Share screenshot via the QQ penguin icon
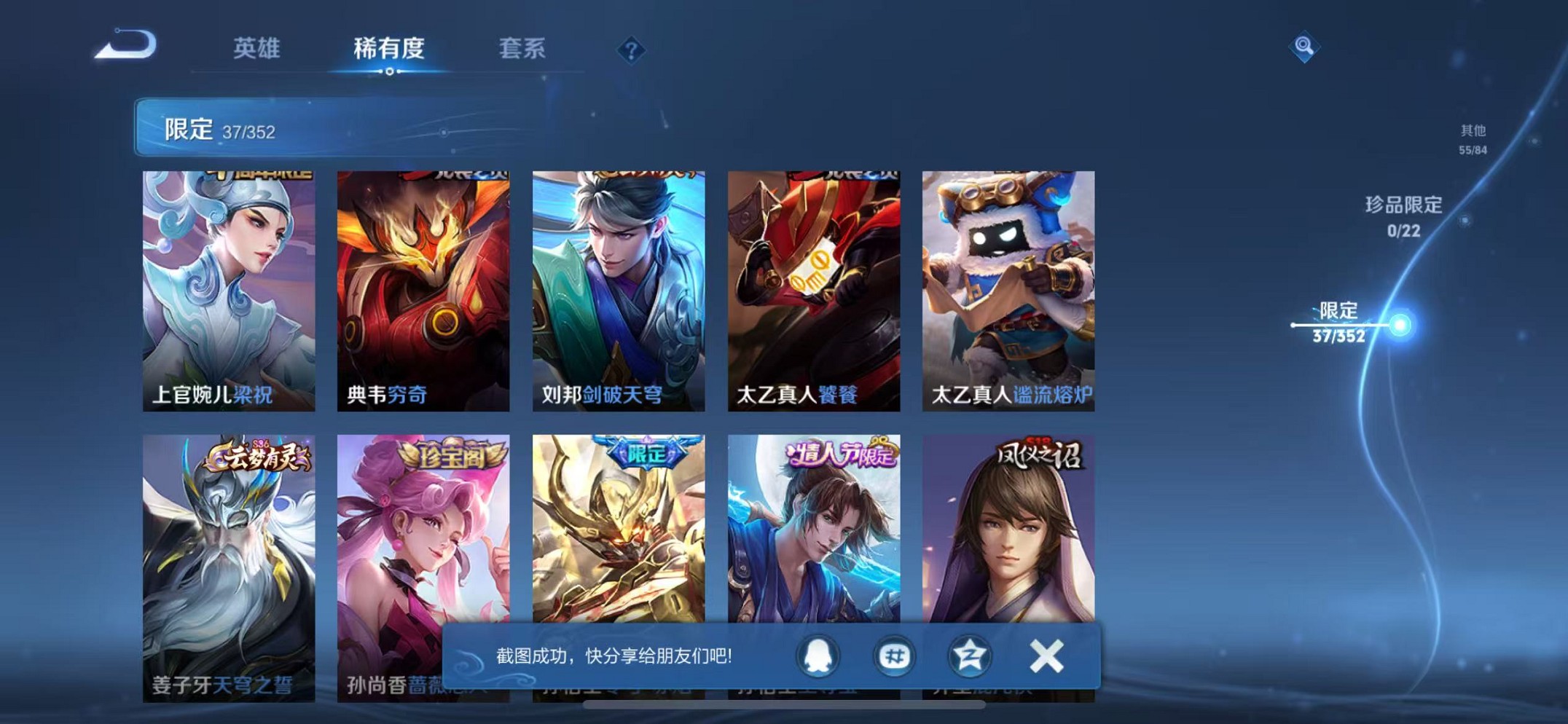The image size is (1568, 724). point(816,656)
